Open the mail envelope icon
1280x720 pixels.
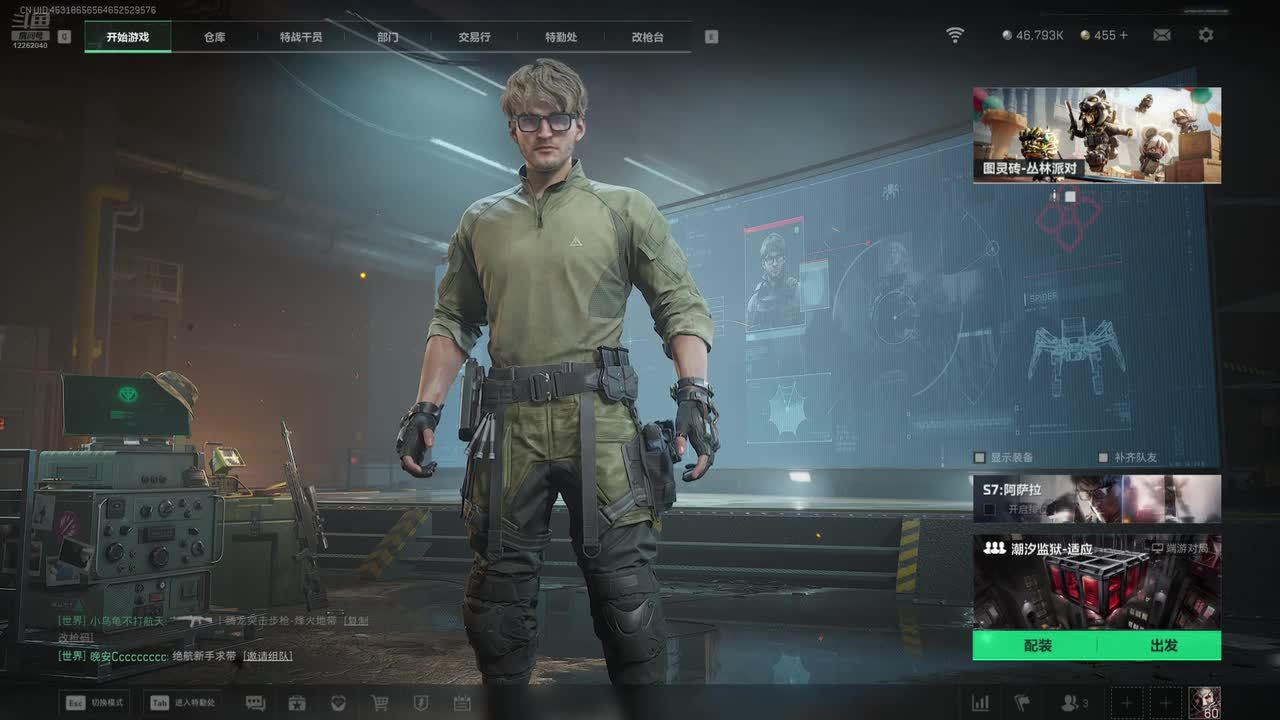[1162, 35]
